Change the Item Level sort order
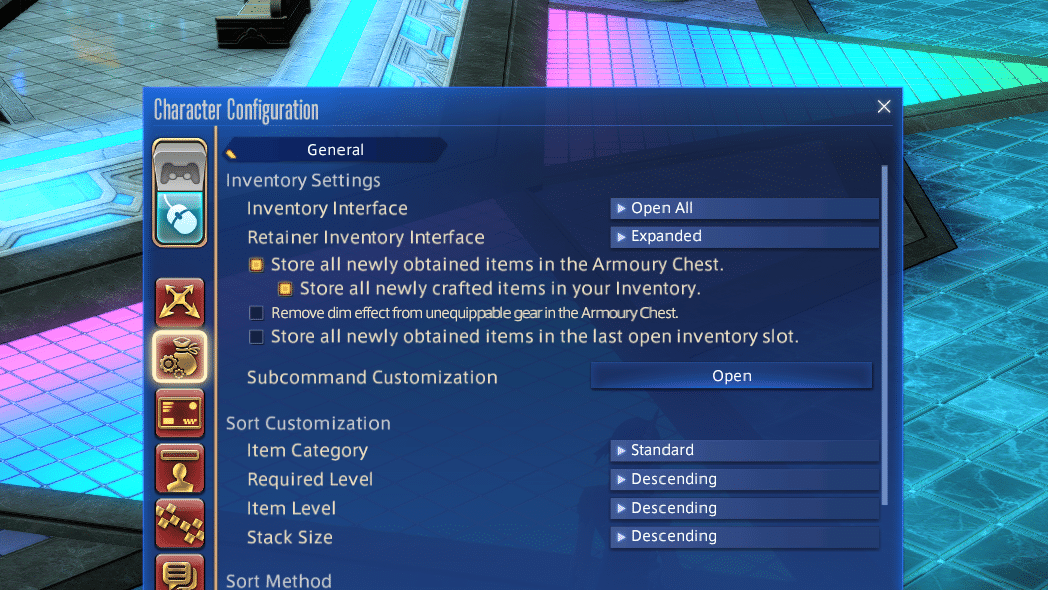Screen dimensions: 1048x590 coord(744,508)
